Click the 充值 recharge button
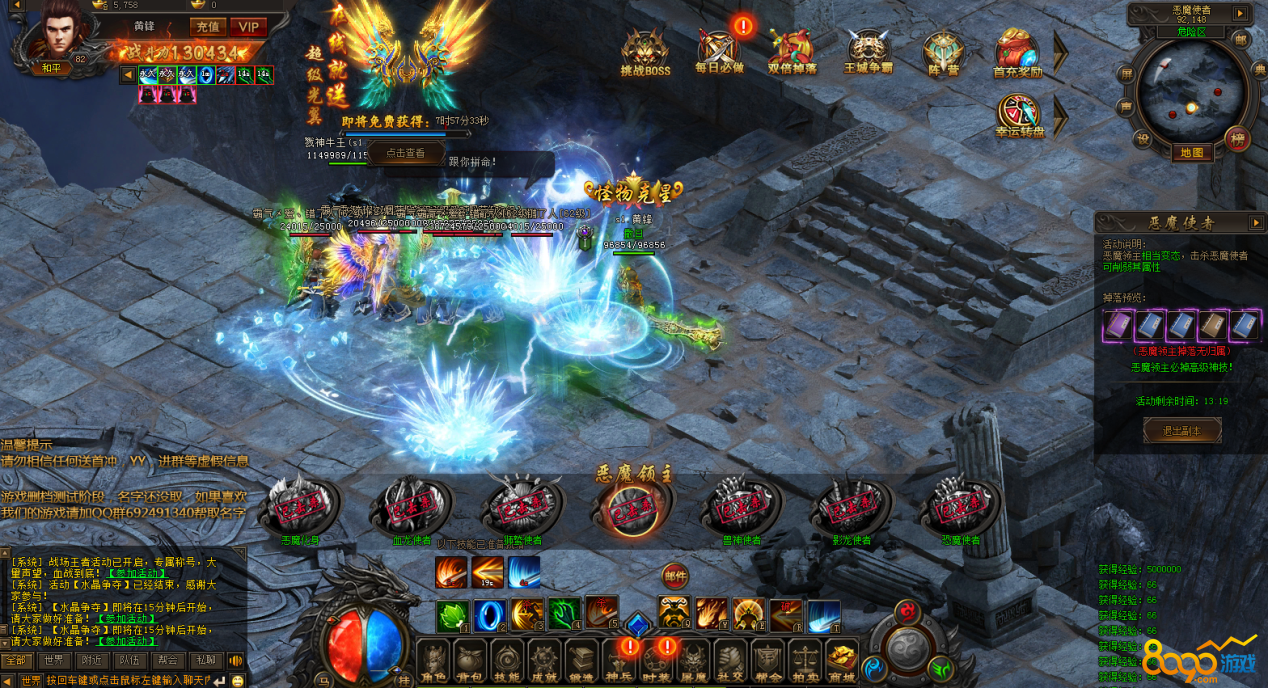The width and height of the screenshot is (1268, 688). click(x=208, y=27)
